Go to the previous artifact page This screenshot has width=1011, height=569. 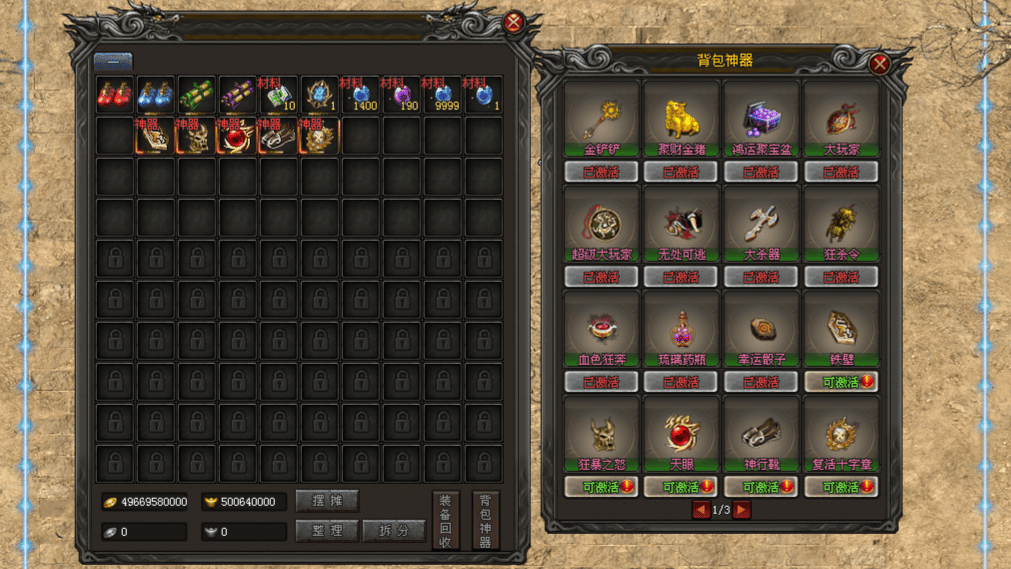700,510
